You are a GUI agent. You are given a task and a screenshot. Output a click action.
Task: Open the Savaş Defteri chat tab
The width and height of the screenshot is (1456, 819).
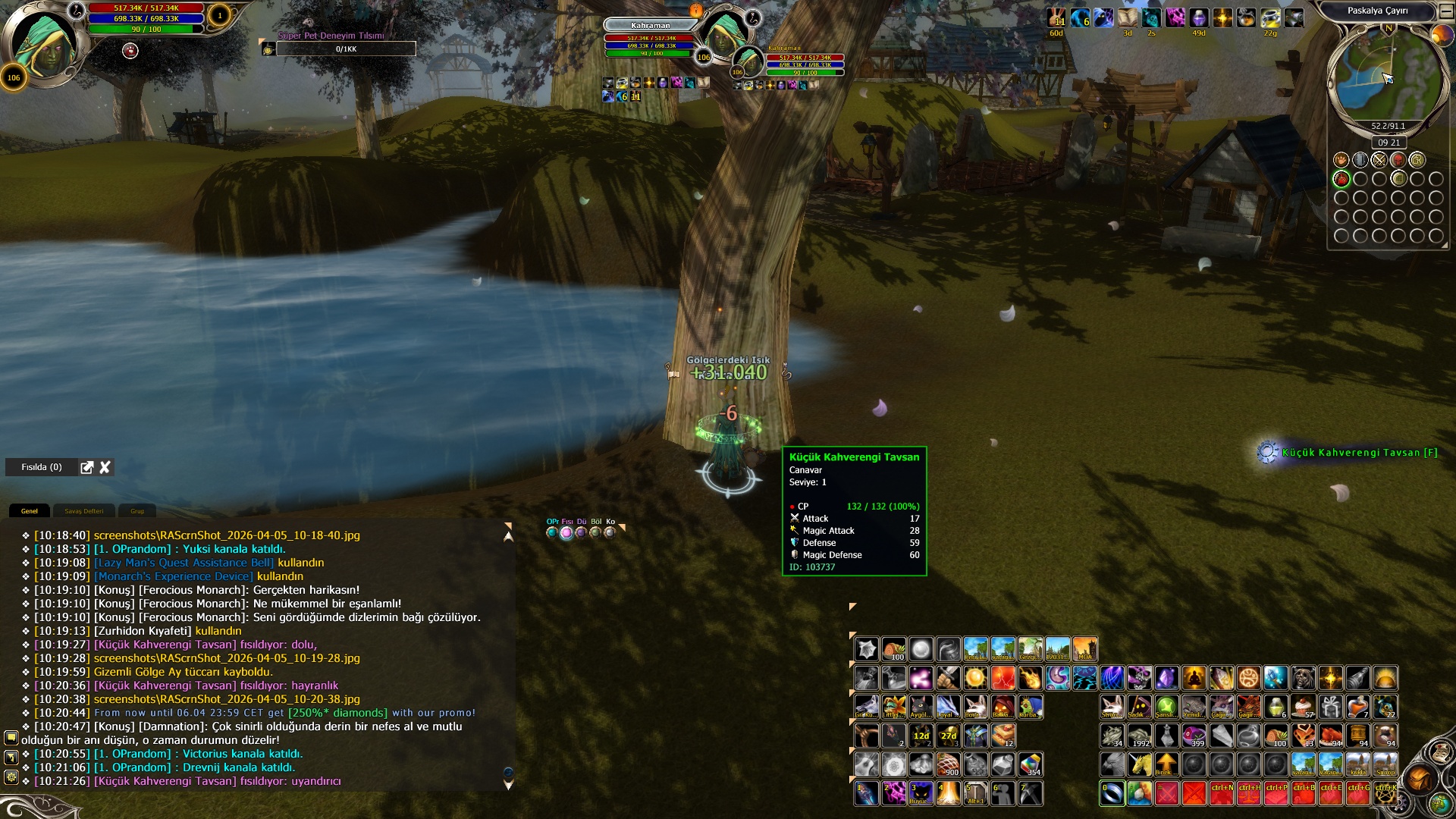tap(84, 511)
